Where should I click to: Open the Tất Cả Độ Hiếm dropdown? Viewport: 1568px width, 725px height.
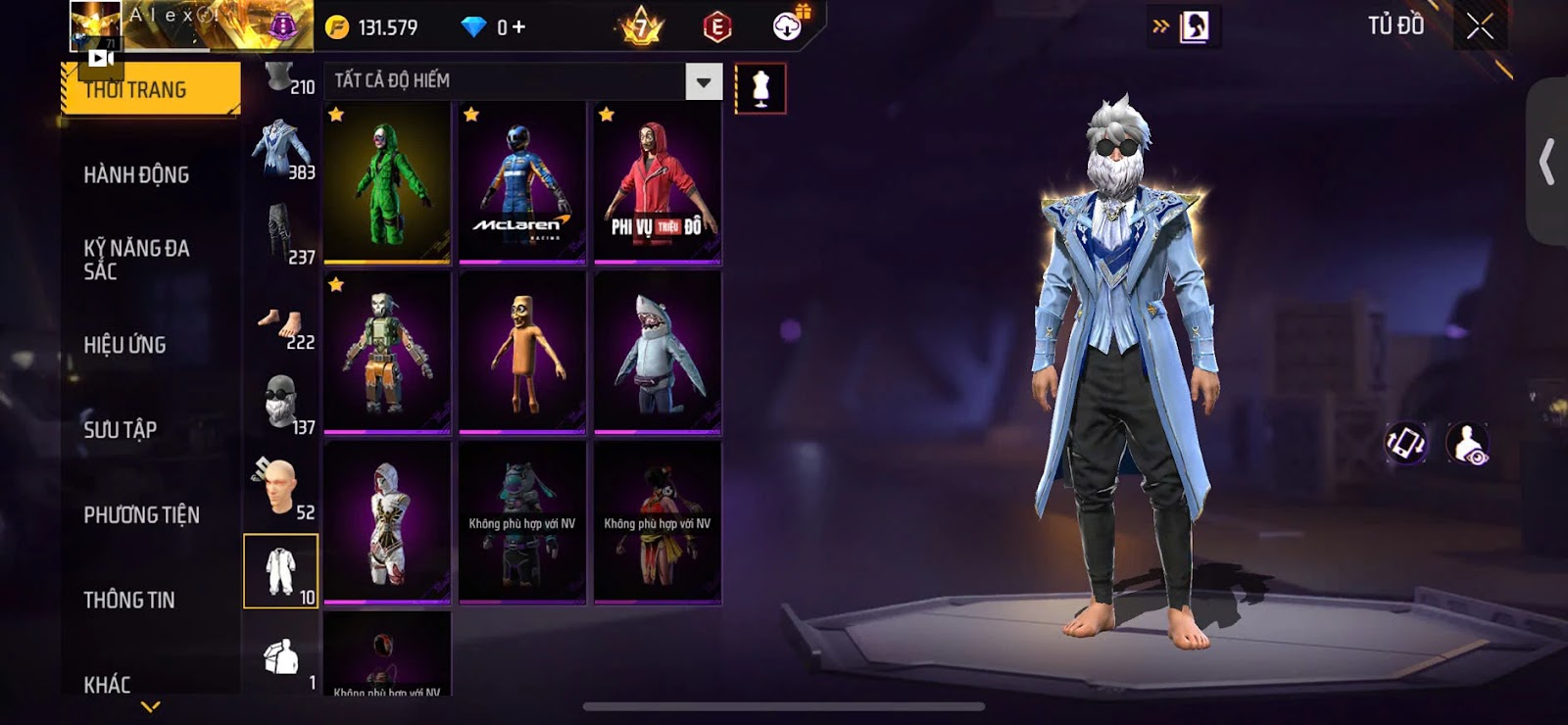(703, 82)
